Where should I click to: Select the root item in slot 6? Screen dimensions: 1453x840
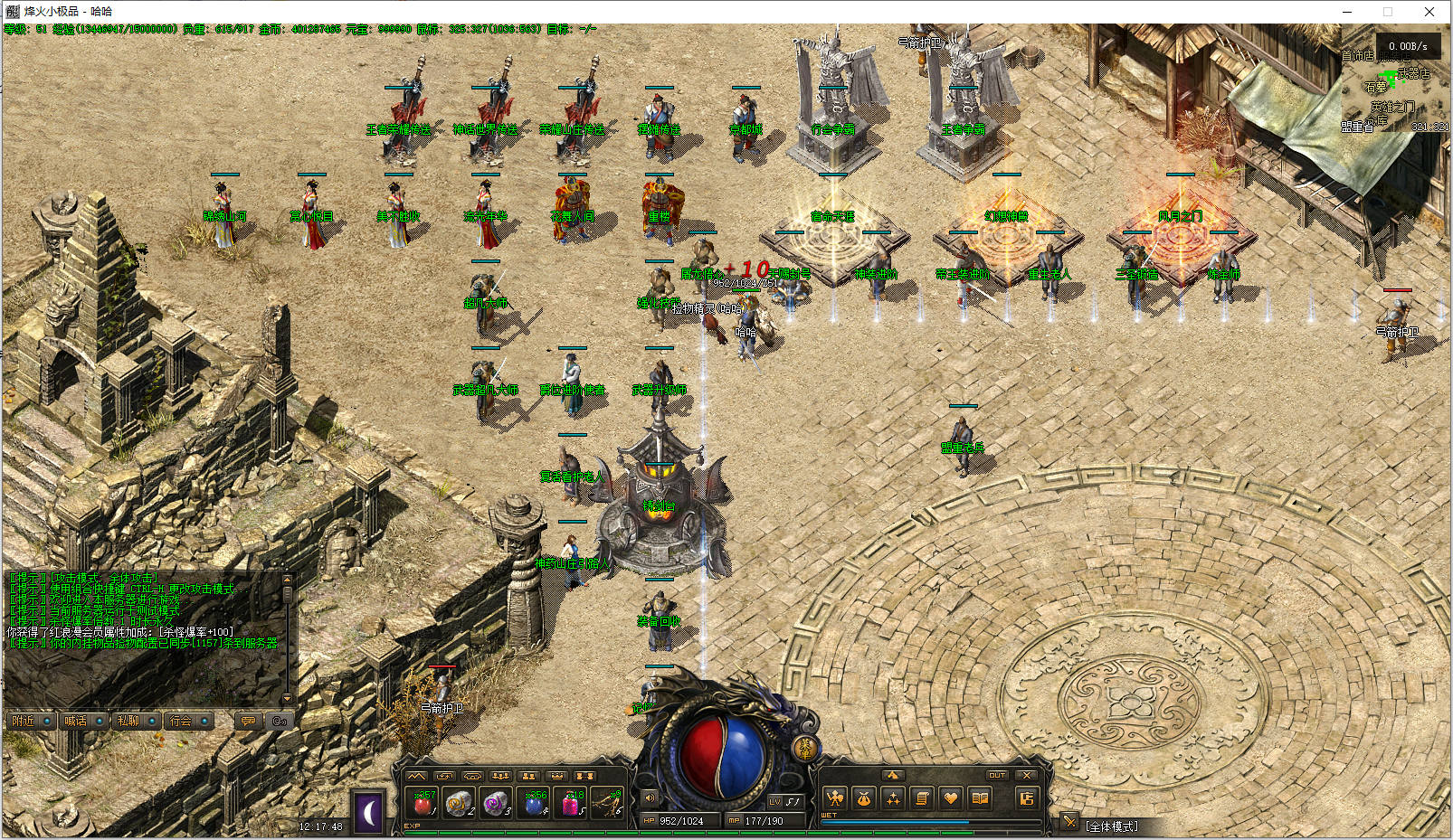click(609, 803)
